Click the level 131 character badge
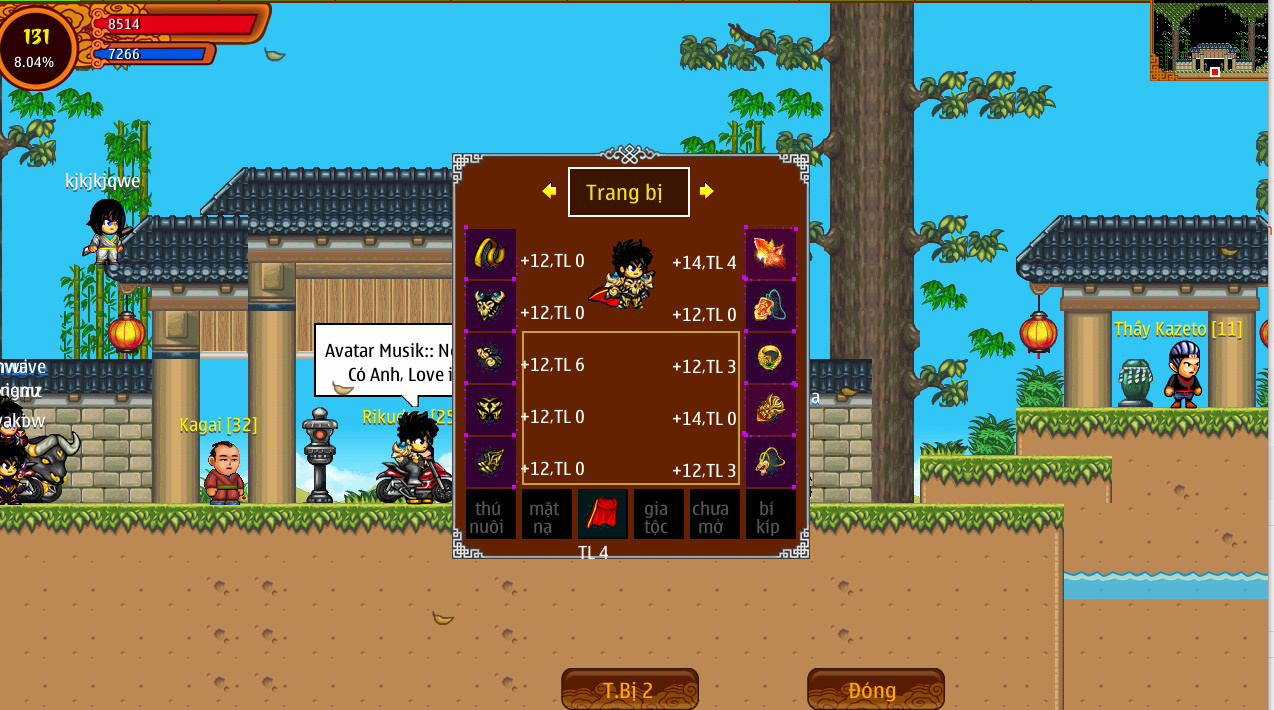This screenshot has width=1274, height=710. 36,46
